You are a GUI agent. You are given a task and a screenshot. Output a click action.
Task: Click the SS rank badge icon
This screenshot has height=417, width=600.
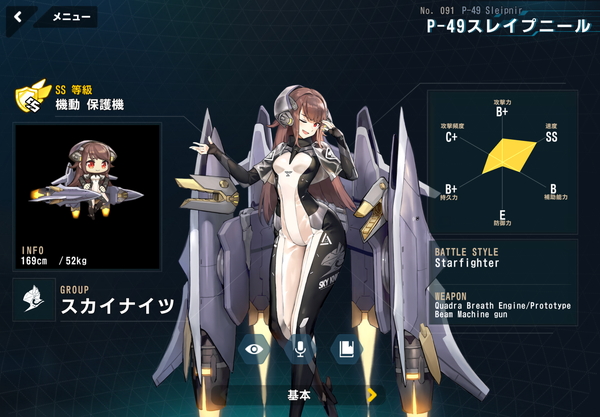tap(31, 97)
